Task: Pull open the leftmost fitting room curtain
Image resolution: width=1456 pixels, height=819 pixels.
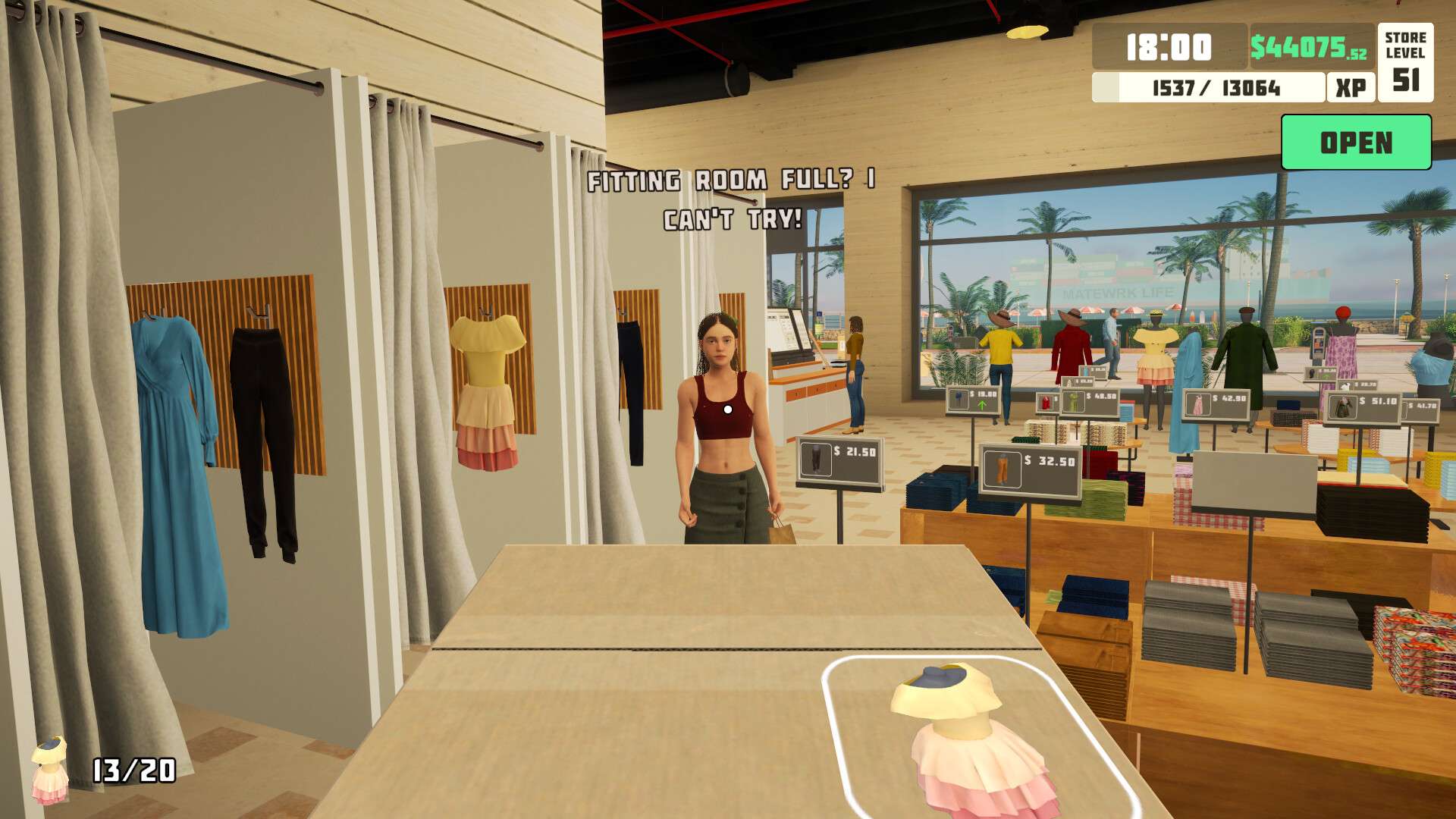Action: (68, 379)
